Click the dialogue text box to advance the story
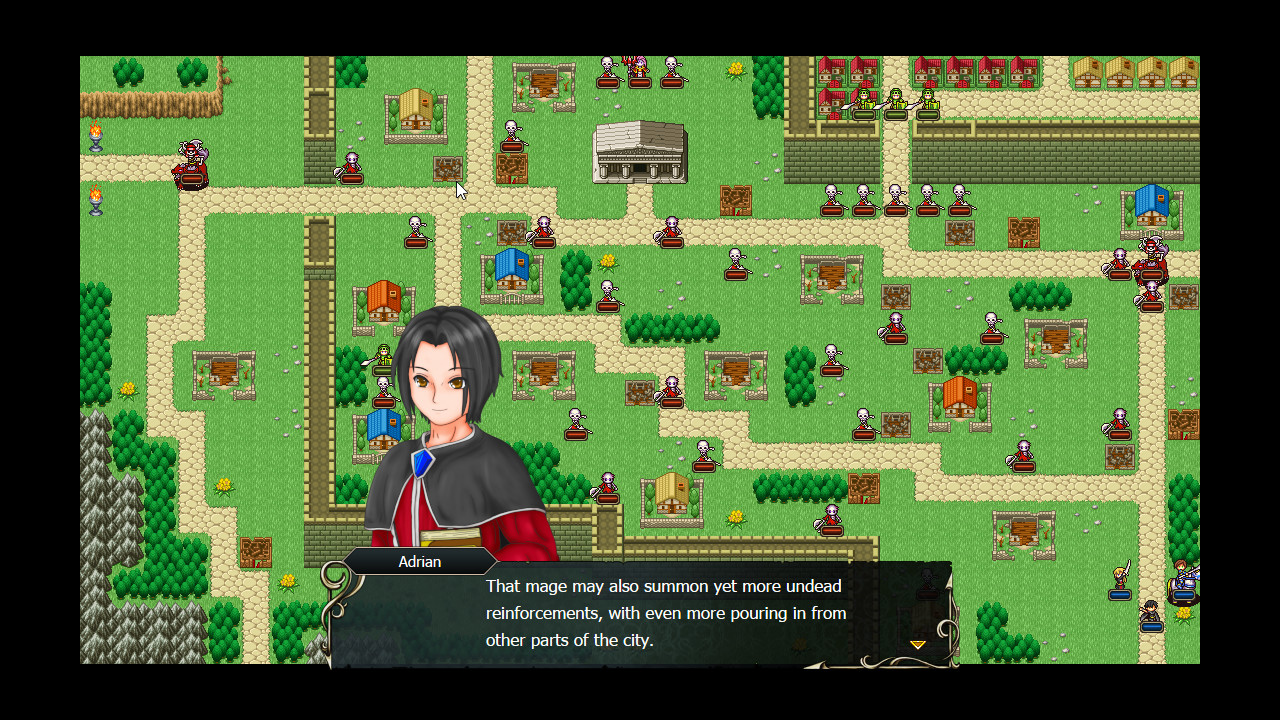This screenshot has width=1280, height=720. [x=660, y=612]
